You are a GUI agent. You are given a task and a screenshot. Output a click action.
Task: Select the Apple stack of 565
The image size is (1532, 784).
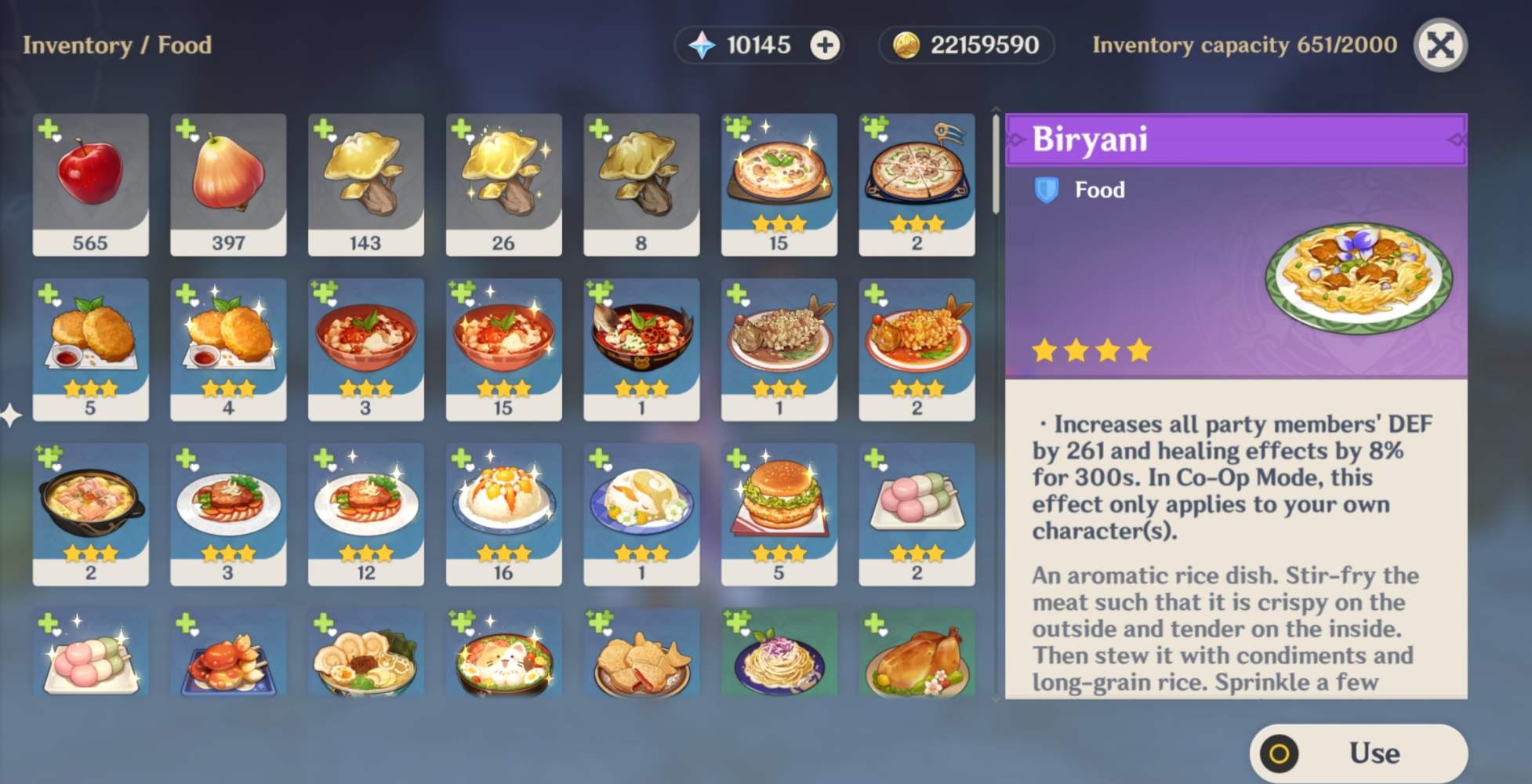pyautogui.click(x=89, y=184)
